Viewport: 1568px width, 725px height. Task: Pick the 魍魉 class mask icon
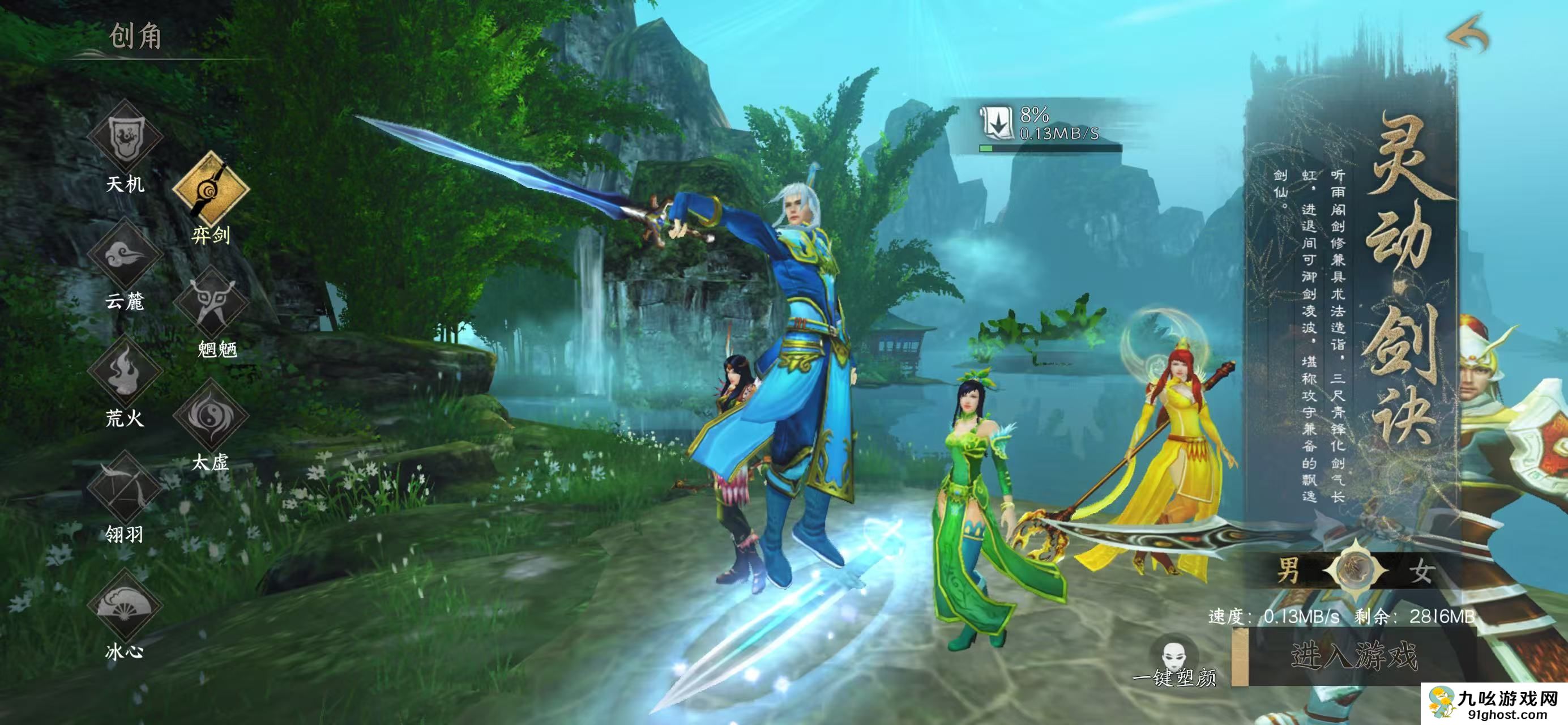(211, 302)
